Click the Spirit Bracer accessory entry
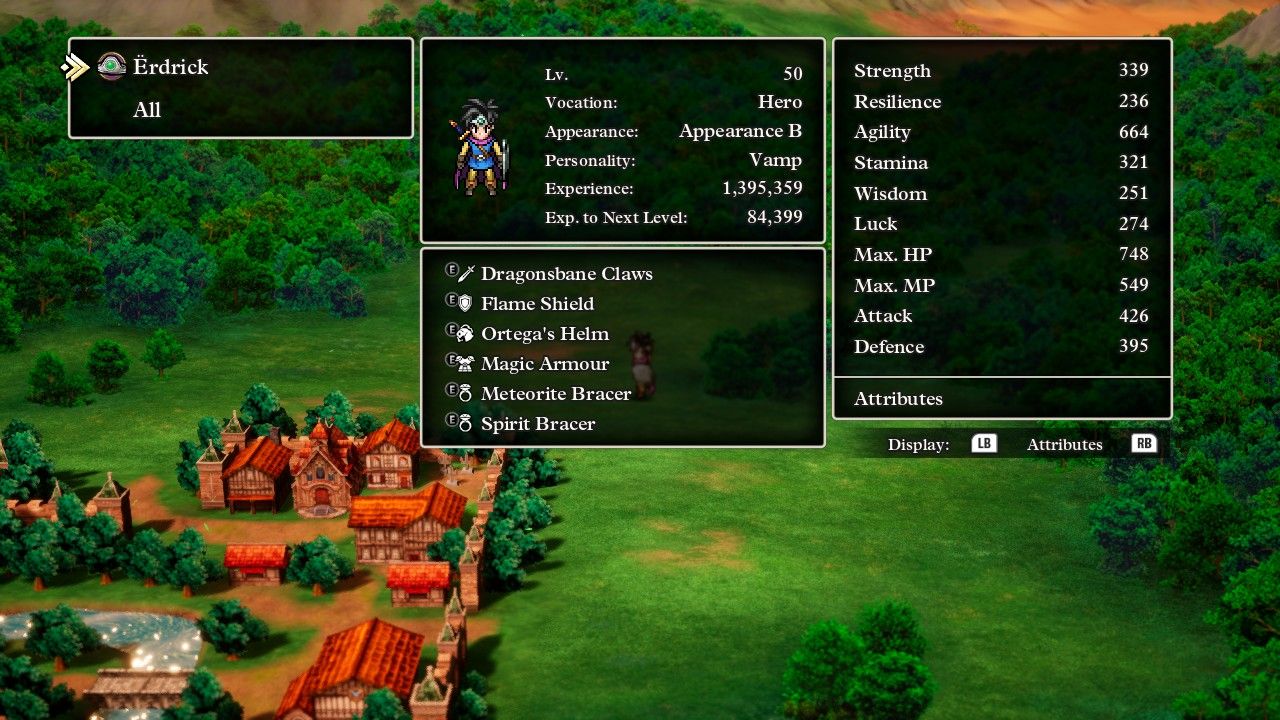 coord(537,424)
